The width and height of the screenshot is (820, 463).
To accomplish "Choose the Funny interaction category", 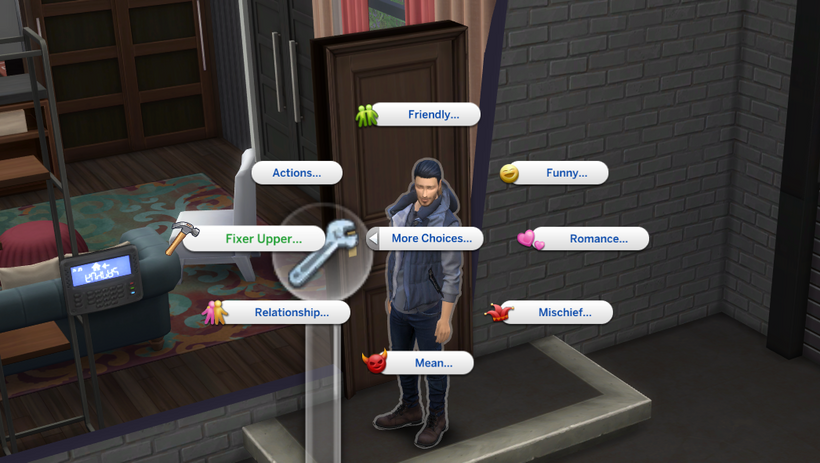I will [x=566, y=173].
